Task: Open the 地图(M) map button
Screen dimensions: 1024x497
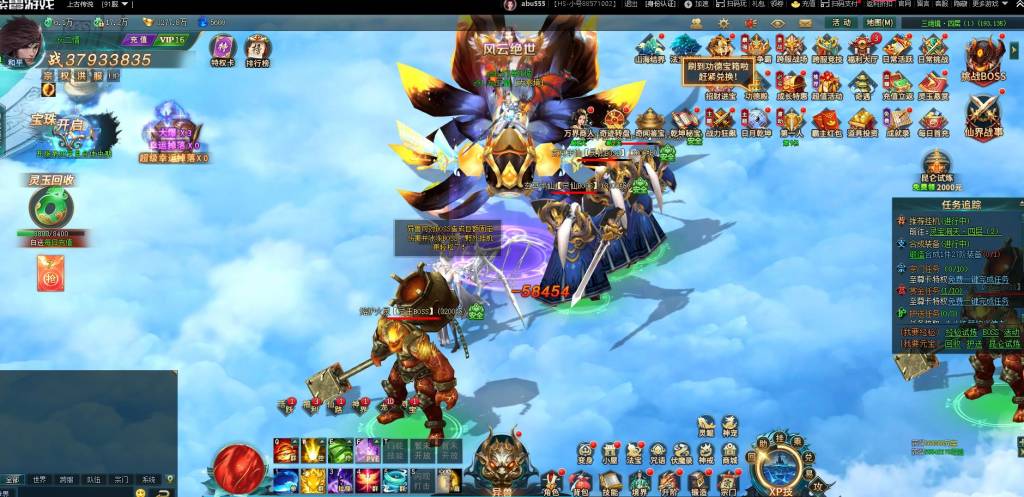Action: [879, 22]
